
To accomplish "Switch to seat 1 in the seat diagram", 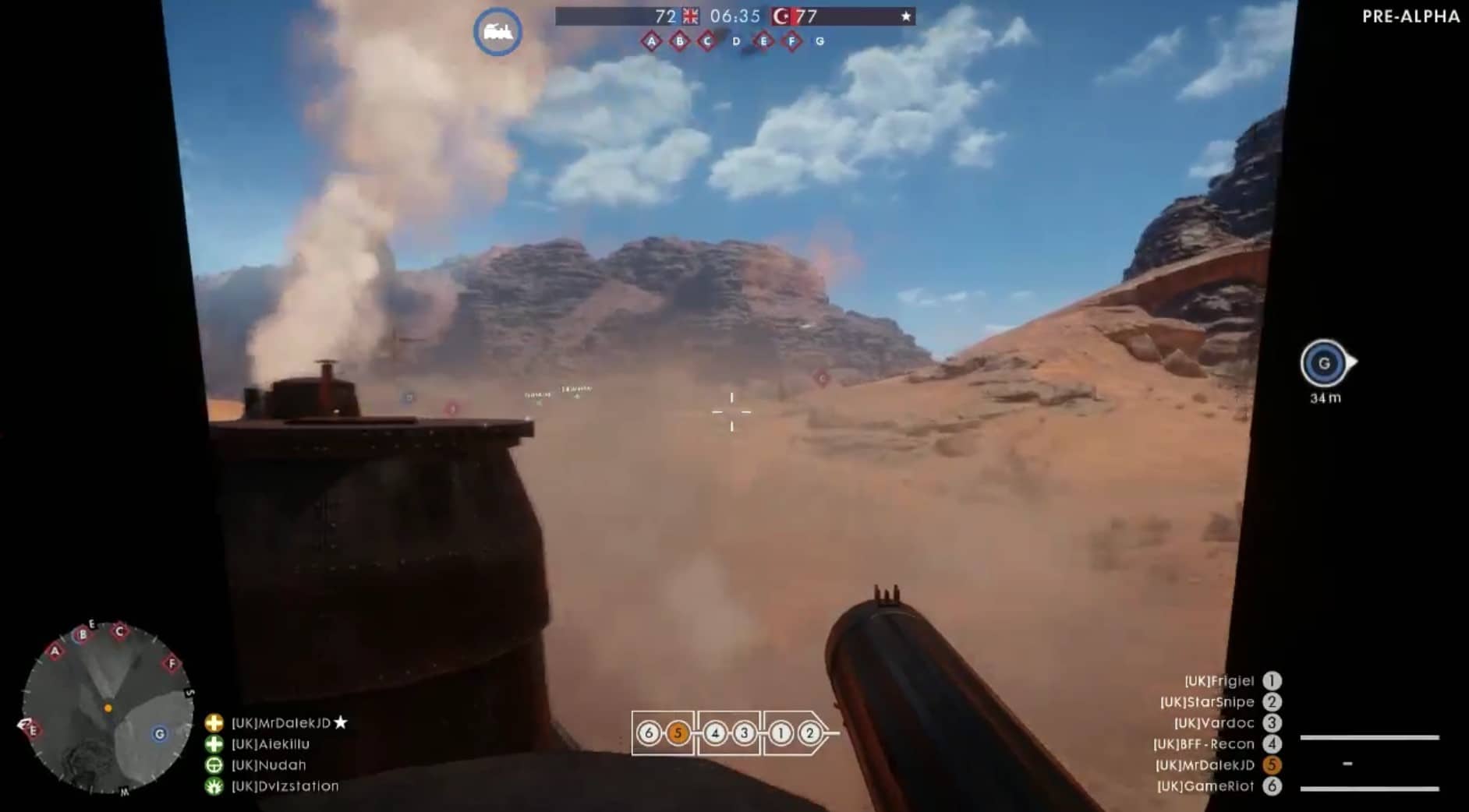I will 781,733.
